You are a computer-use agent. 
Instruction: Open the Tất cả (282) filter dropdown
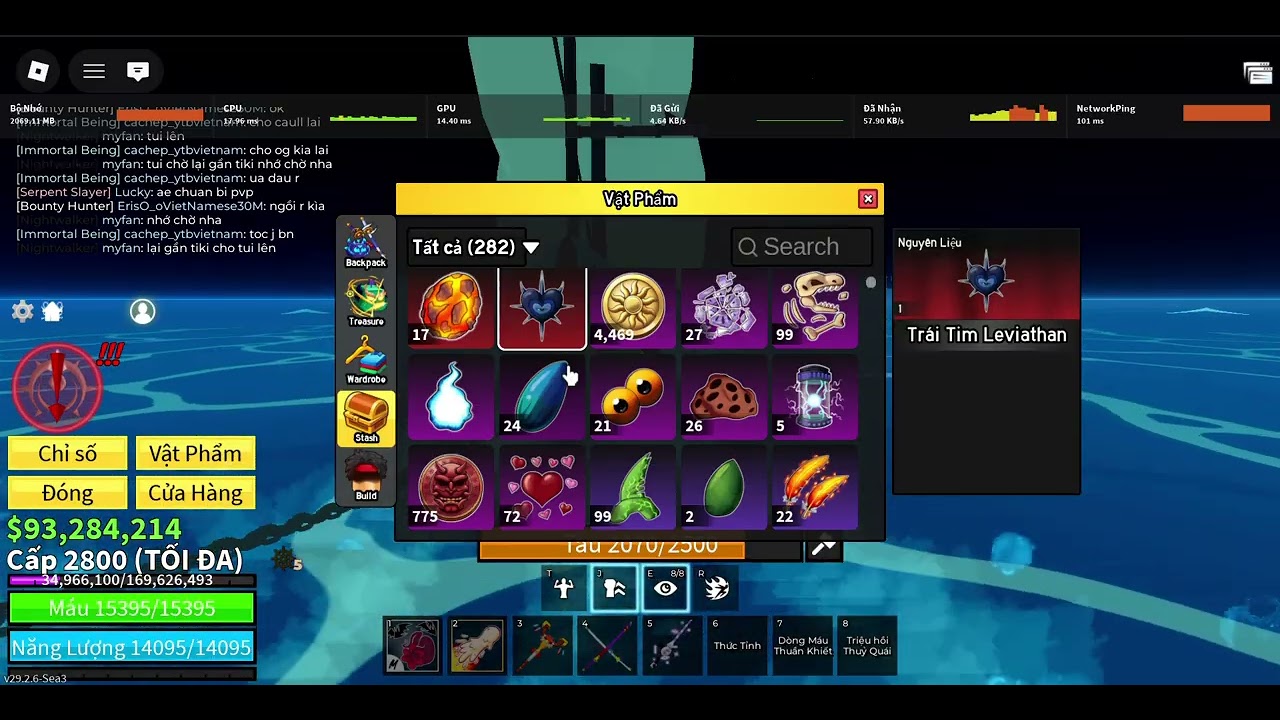pos(475,247)
